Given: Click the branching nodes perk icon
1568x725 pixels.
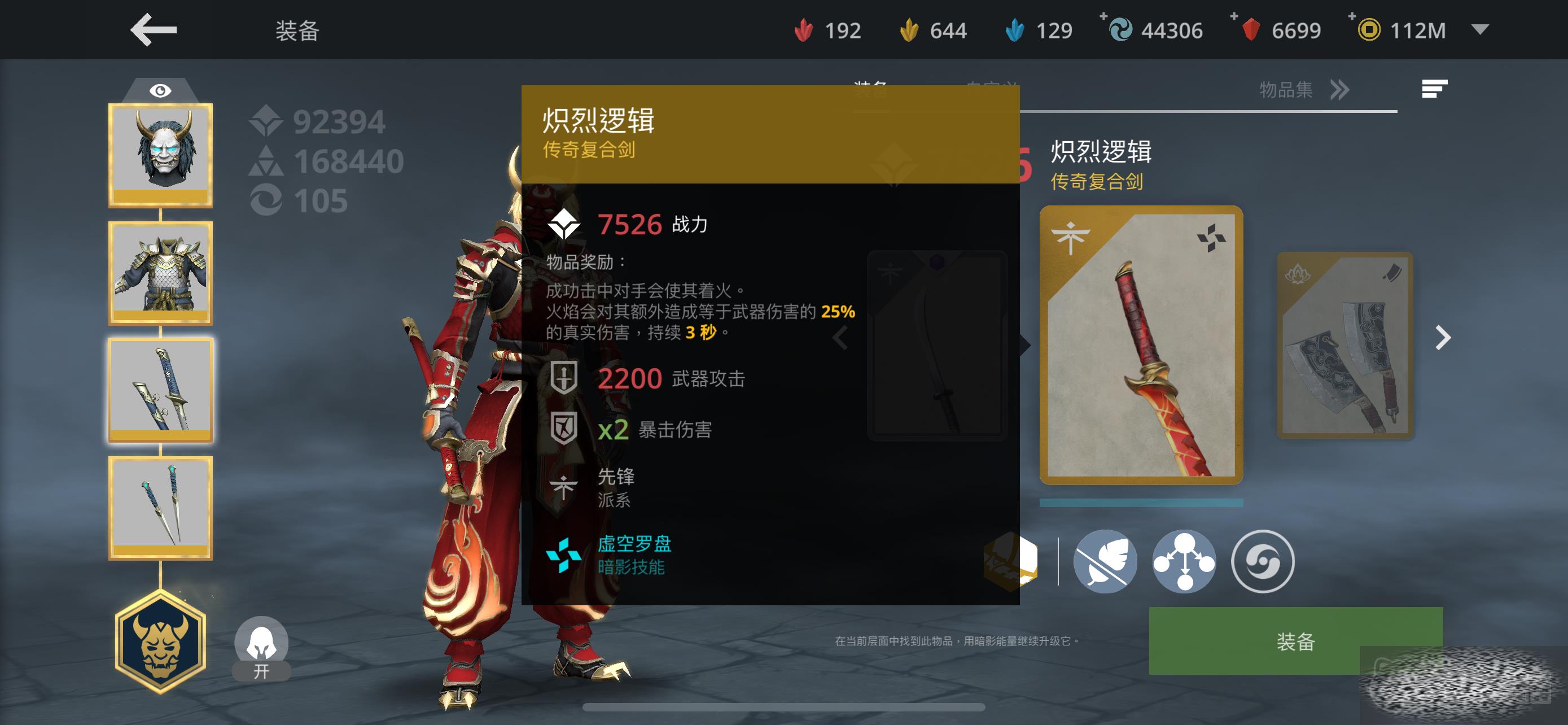Looking at the screenshot, I should (1184, 561).
